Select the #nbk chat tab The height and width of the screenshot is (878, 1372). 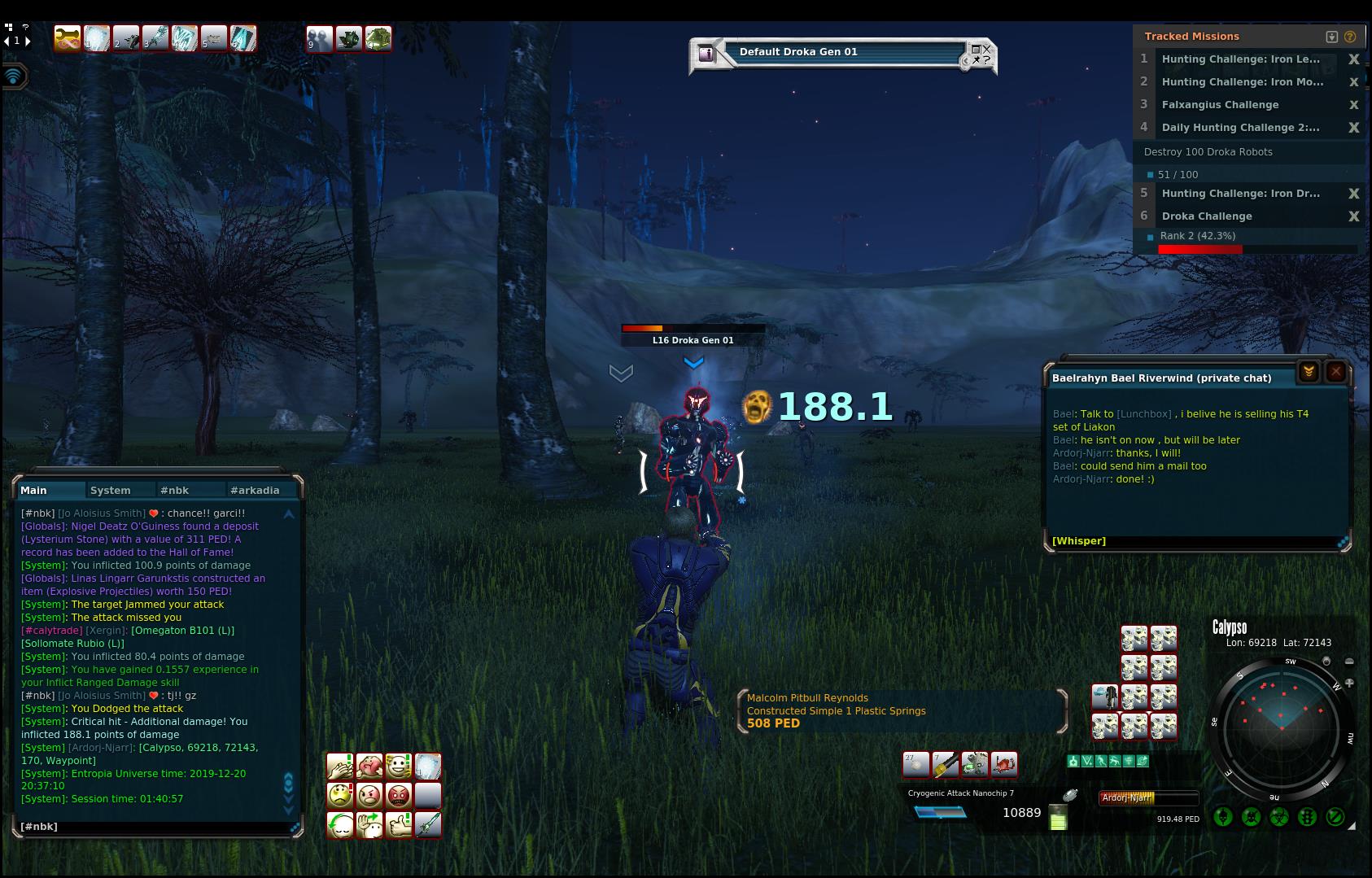click(x=175, y=491)
